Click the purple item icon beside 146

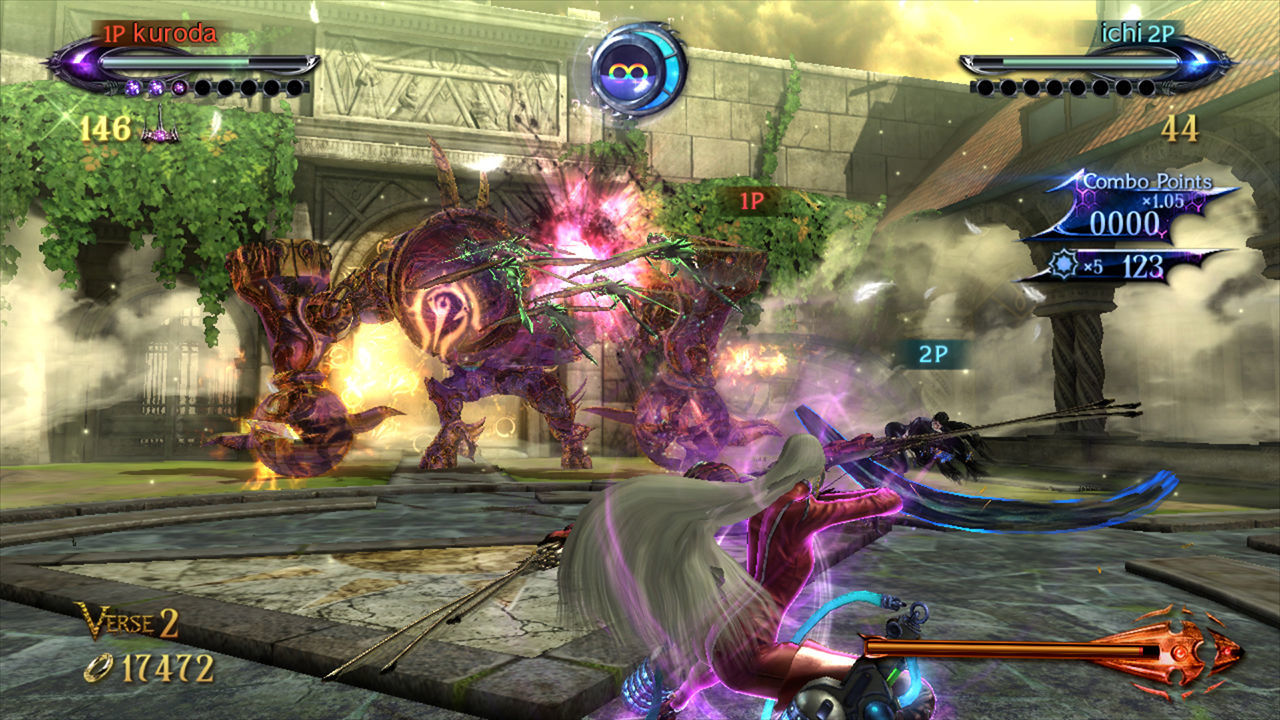[x=160, y=130]
